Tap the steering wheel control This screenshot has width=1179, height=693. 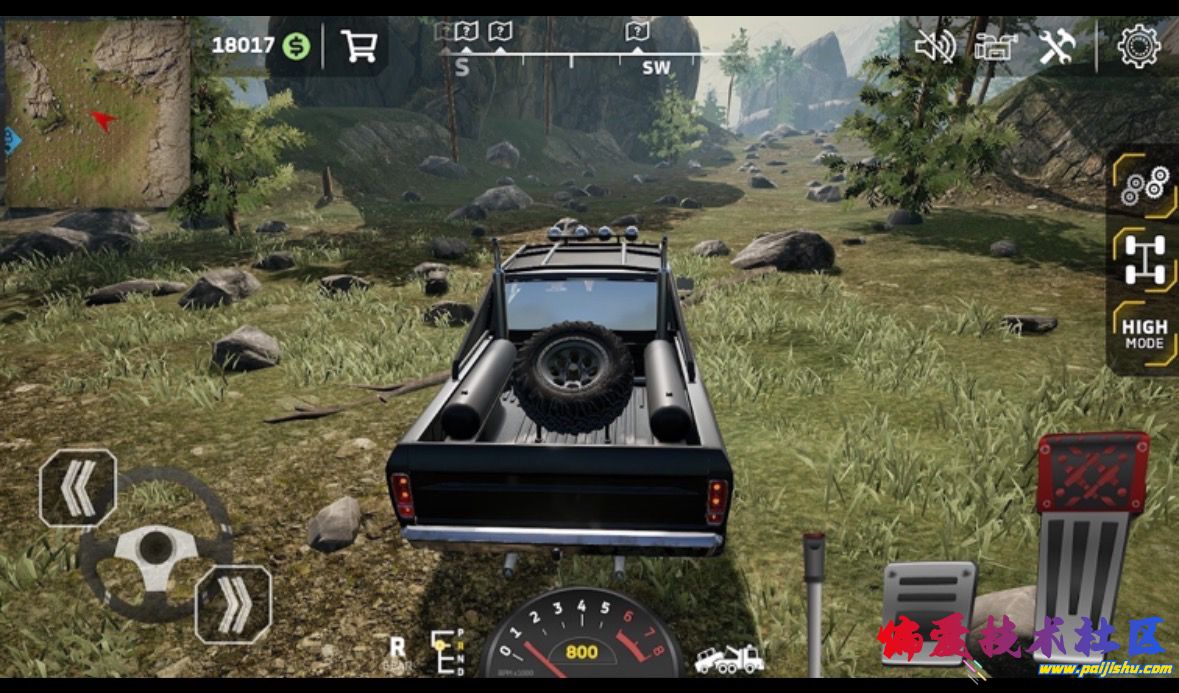(155, 545)
